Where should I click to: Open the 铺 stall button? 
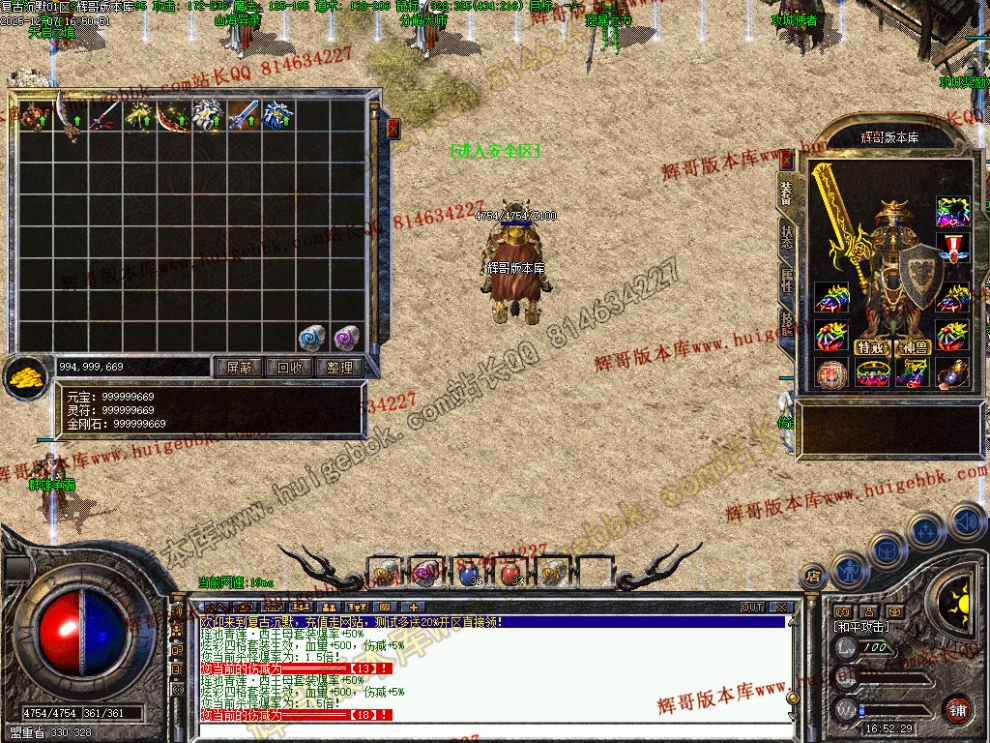coord(957,711)
